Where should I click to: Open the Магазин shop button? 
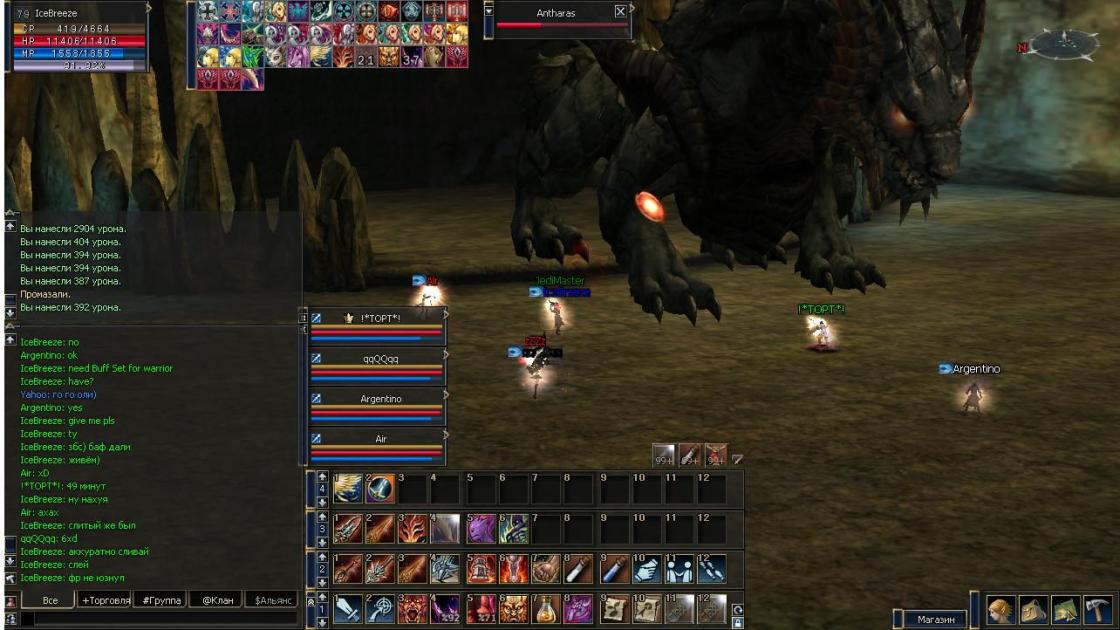click(x=936, y=619)
